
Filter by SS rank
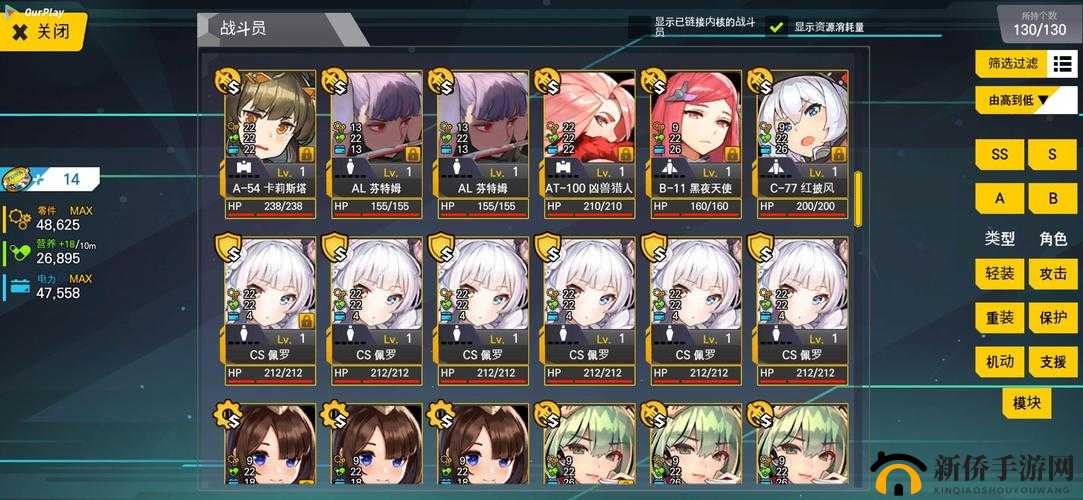(999, 155)
